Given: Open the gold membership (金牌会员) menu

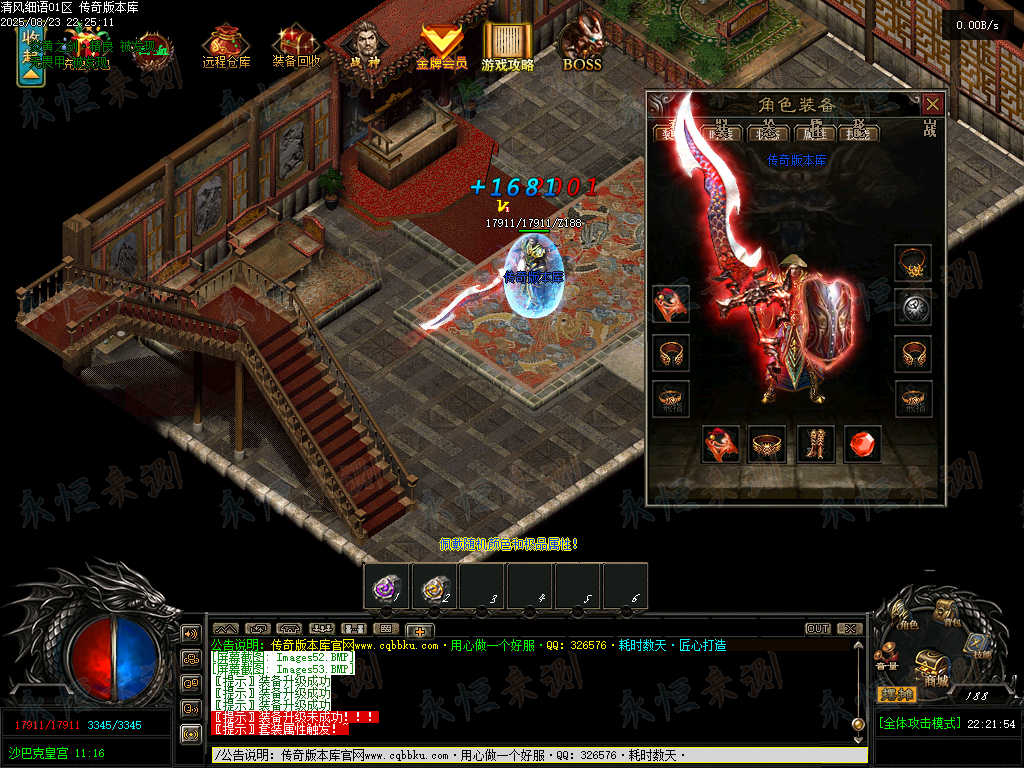Looking at the screenshot, I should pos(441,46).
